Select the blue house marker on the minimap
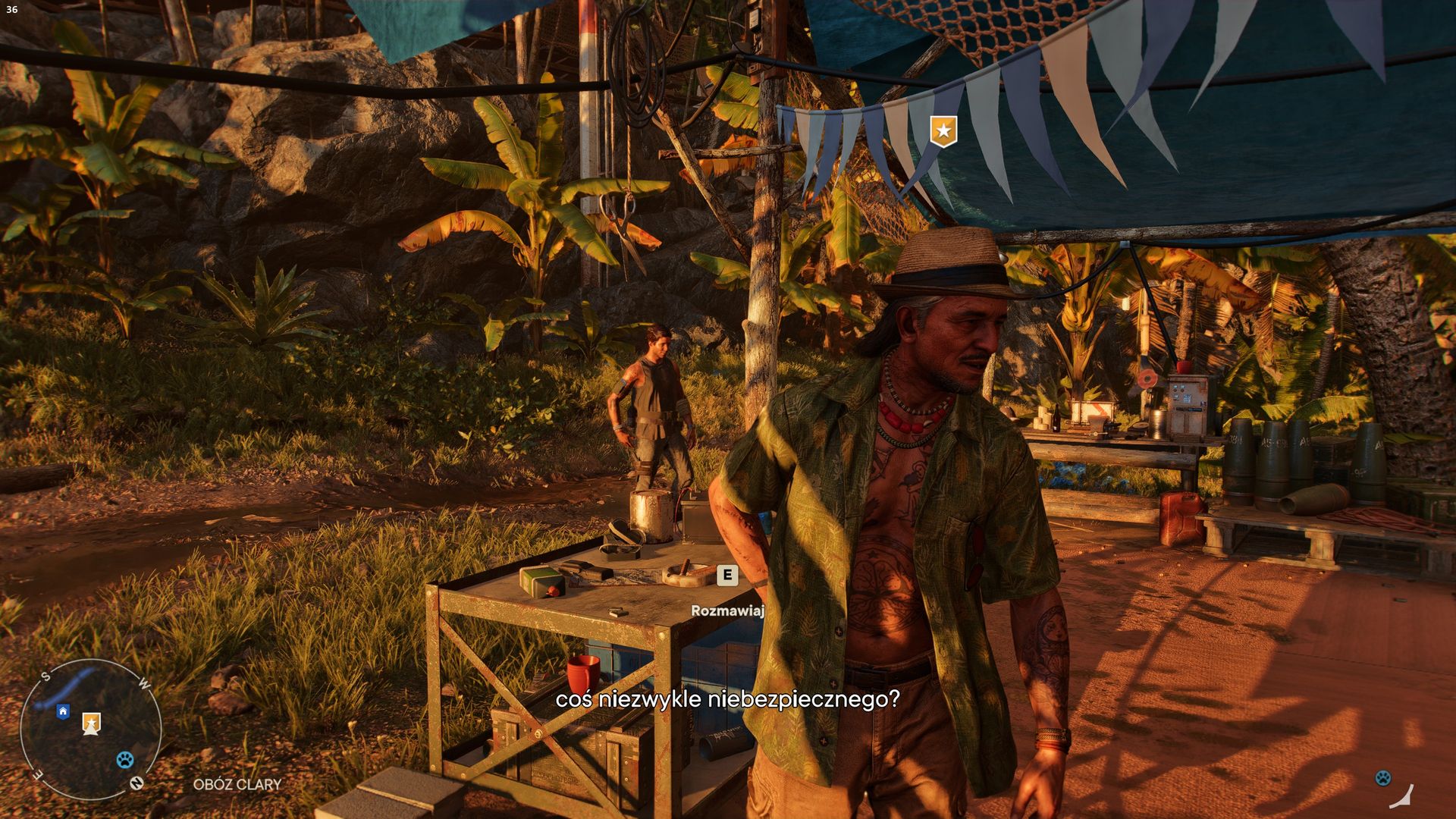The width and height of the screenshot is (1456, 819). point(63,711)
